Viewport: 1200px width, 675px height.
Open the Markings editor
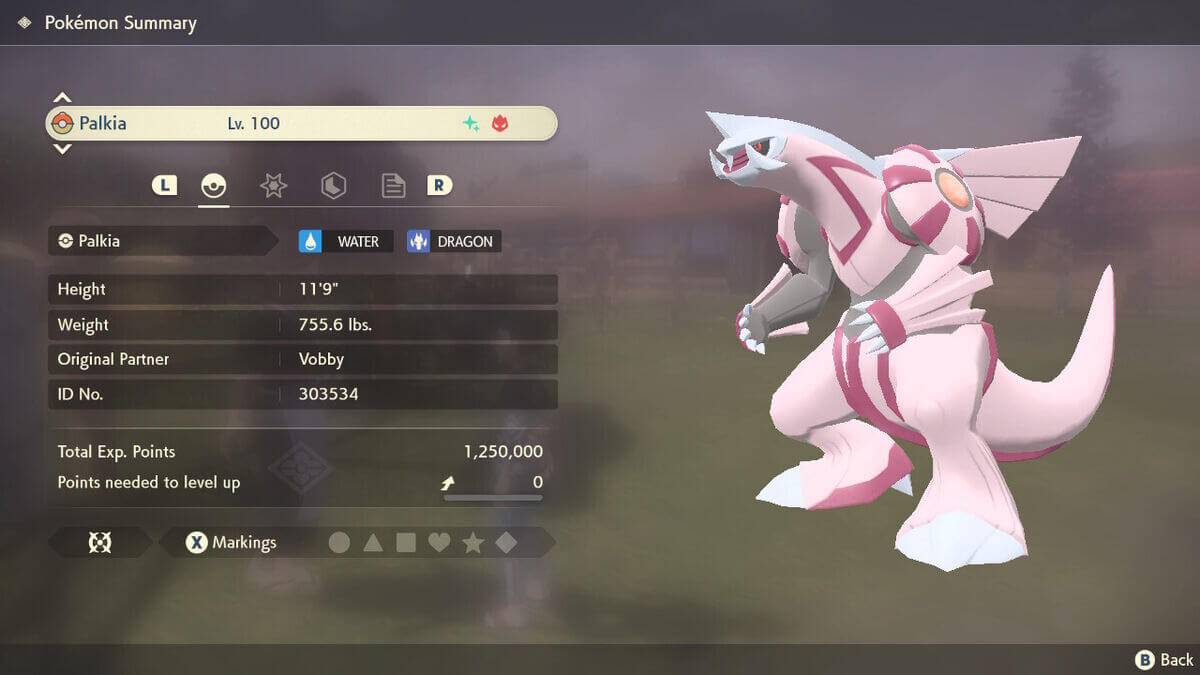pos(232,543)
